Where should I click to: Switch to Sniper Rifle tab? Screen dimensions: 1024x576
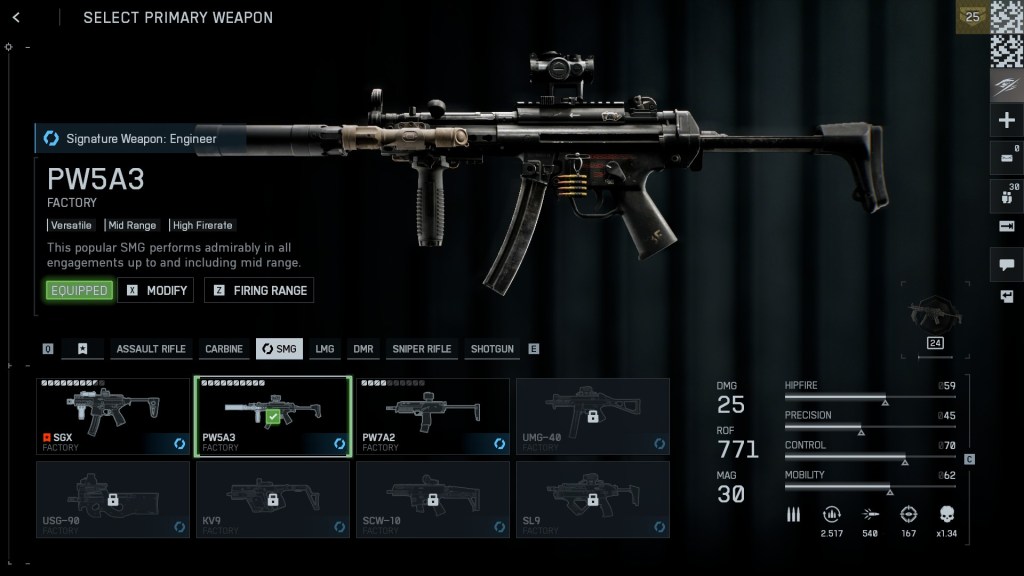click(422, 349)
